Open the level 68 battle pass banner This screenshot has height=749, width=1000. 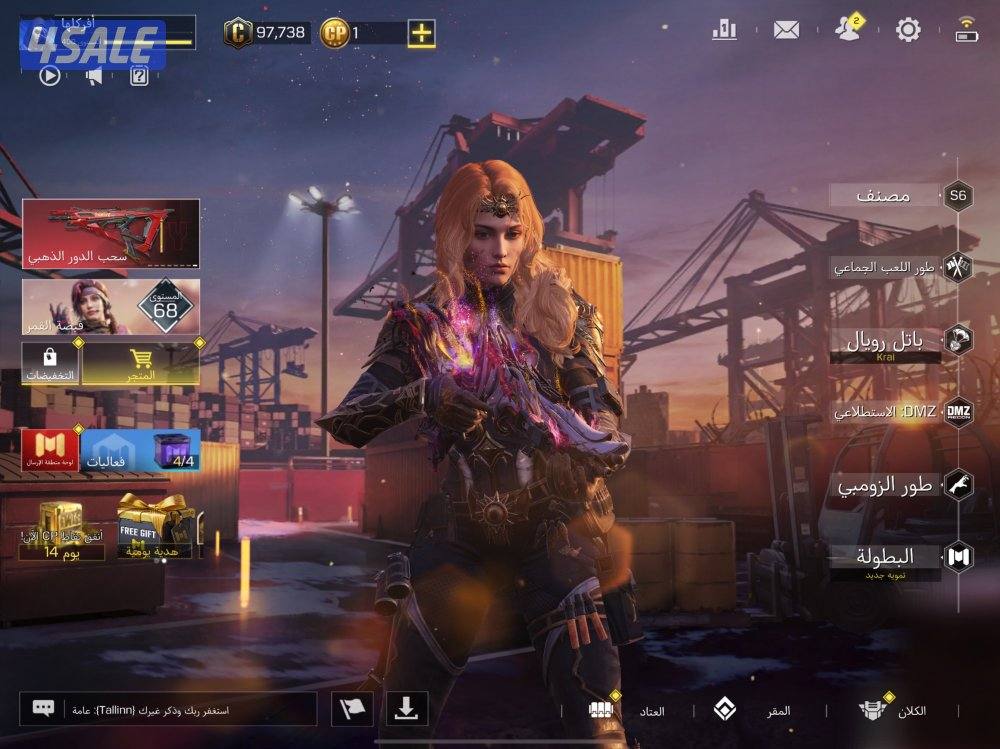(110, 306)
